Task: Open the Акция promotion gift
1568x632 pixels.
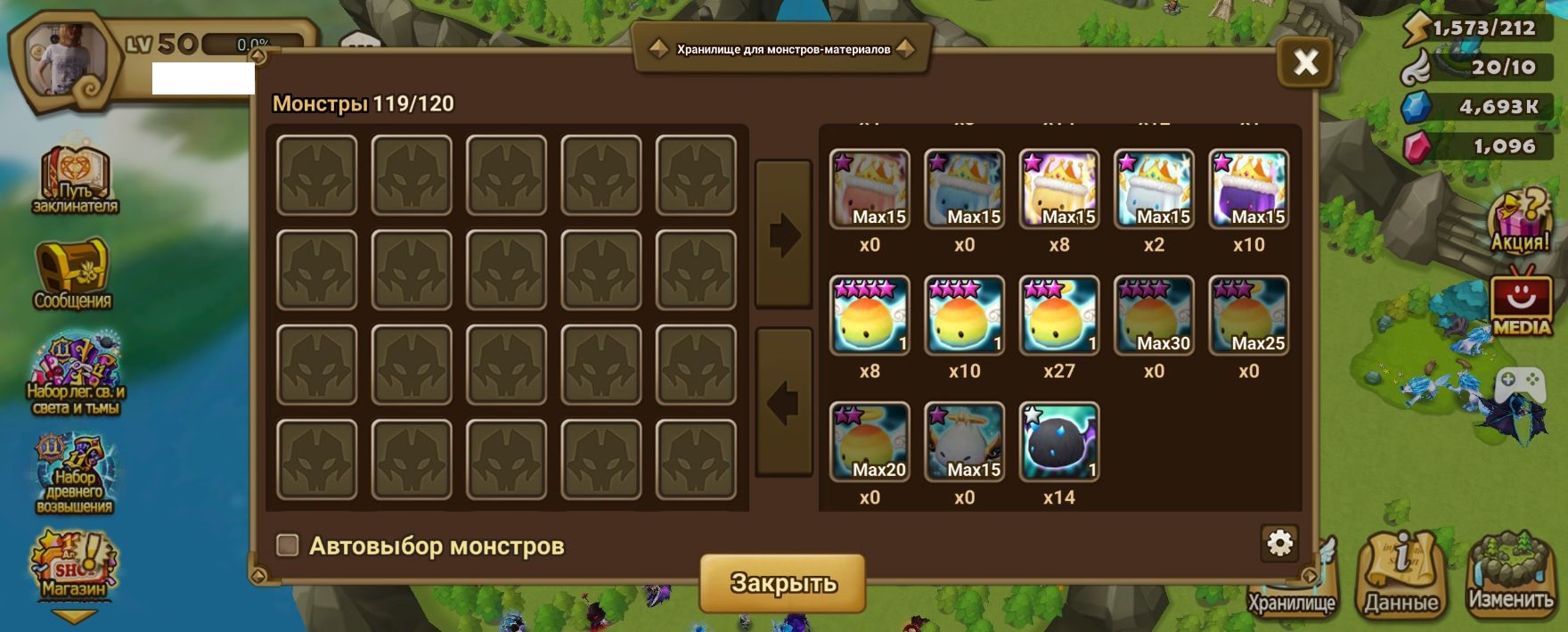Action: click(1520, 221)
